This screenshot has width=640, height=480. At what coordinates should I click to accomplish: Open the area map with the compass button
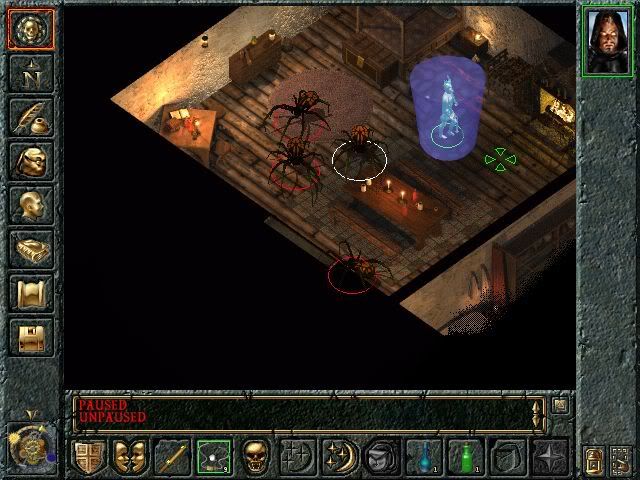[x=30, y=71]
